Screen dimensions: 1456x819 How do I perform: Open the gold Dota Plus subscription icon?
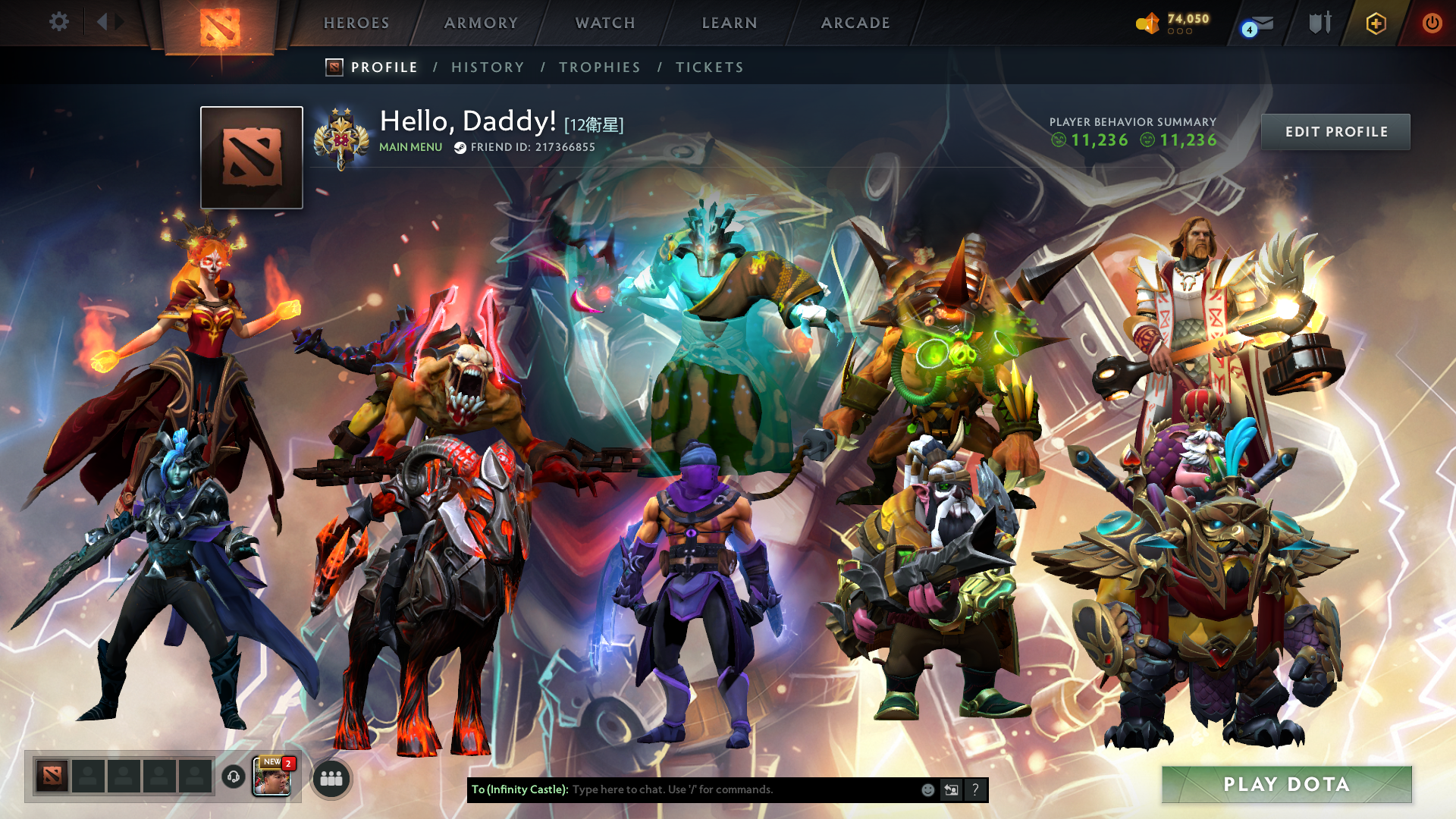[x=1376, y=23]
